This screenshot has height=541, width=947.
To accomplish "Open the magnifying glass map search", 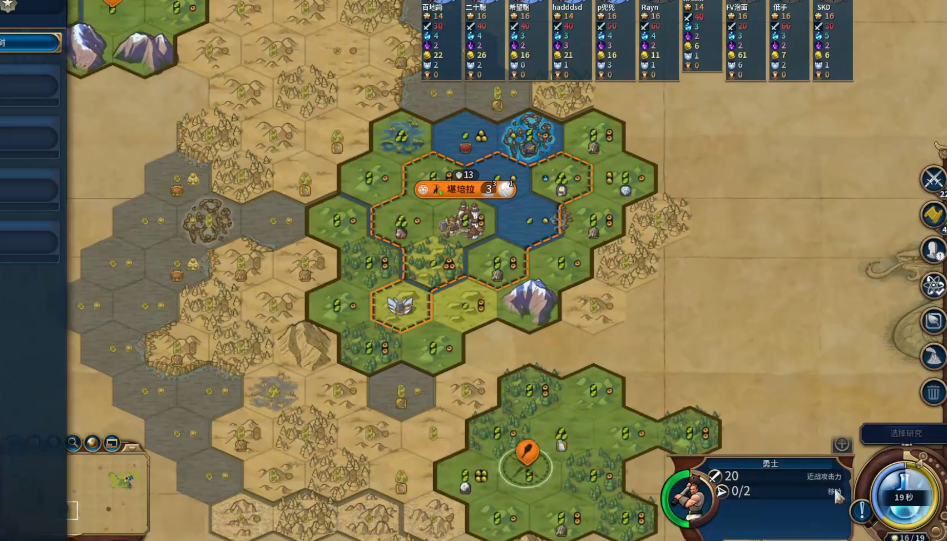I will tap(74, 442).
